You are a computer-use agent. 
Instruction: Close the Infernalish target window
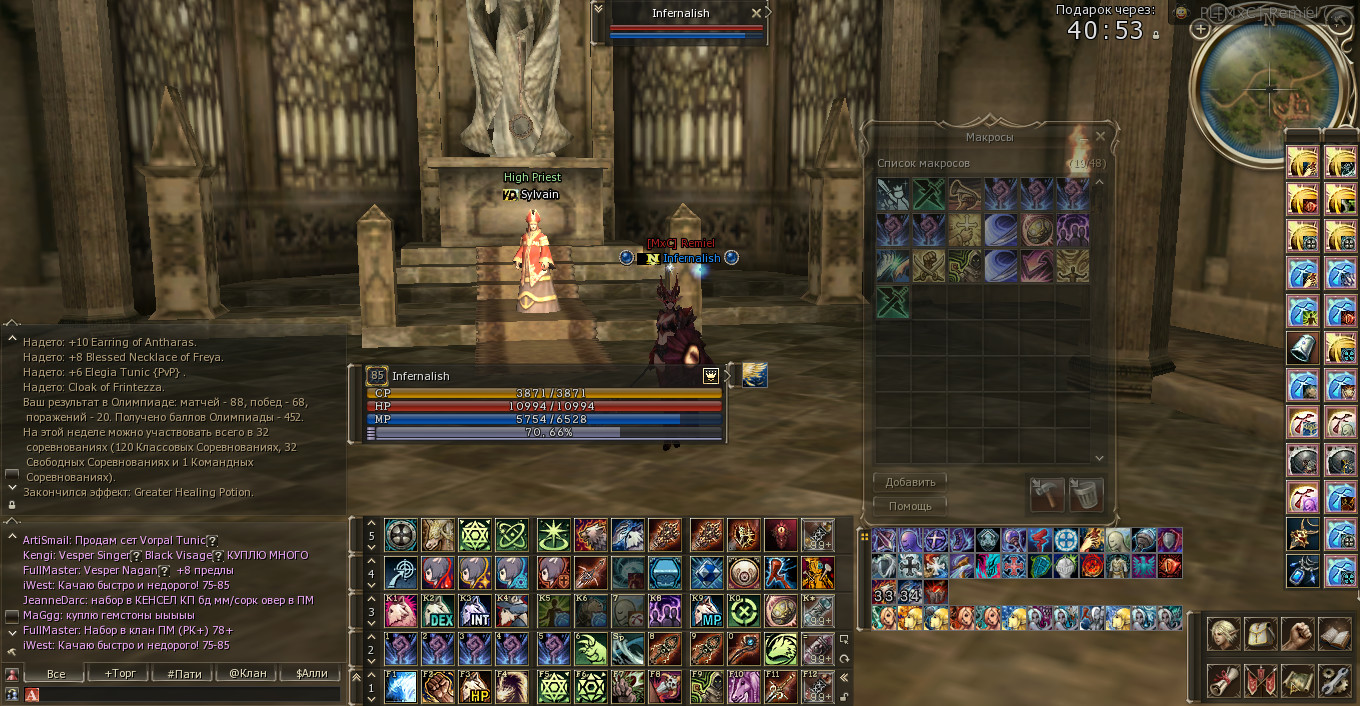click(x=757, y=13)
